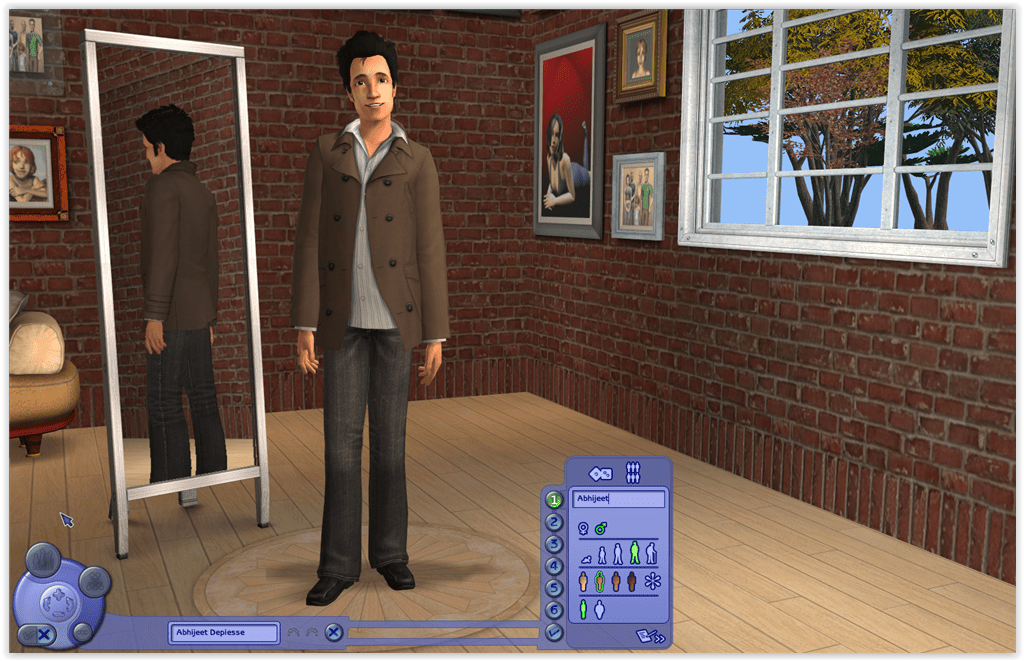Choose the female gender symbol
Image resolution: width=1024 pixels, height=661 pixels.
point(583,527)
